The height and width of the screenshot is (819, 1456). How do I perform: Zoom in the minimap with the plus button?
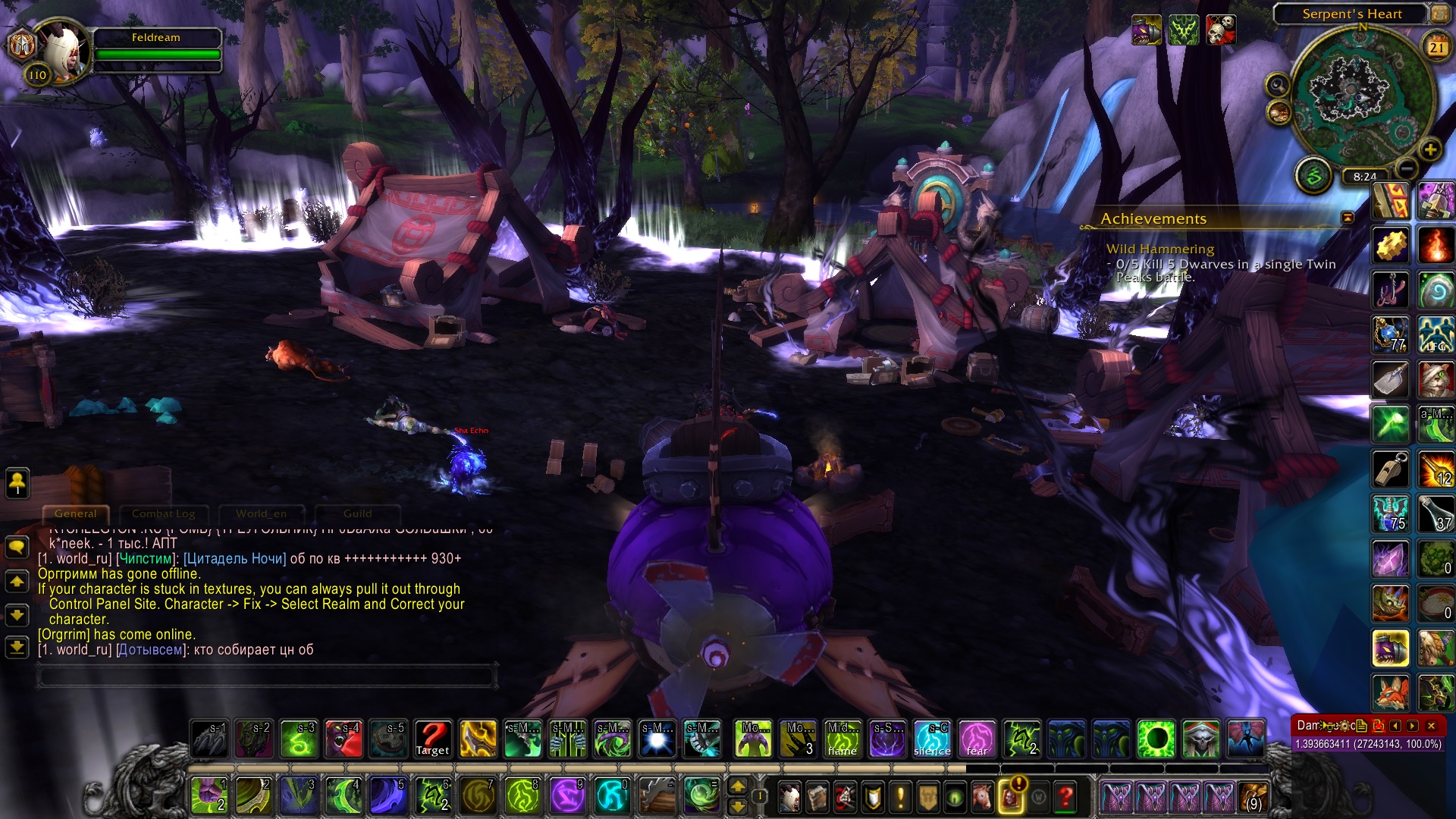(x=1429, y=149)
